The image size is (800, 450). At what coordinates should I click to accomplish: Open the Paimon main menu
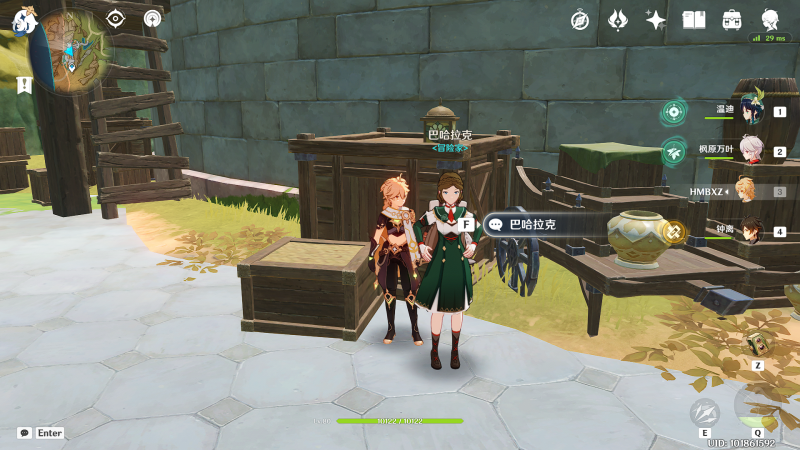click(x=24, y=20)
